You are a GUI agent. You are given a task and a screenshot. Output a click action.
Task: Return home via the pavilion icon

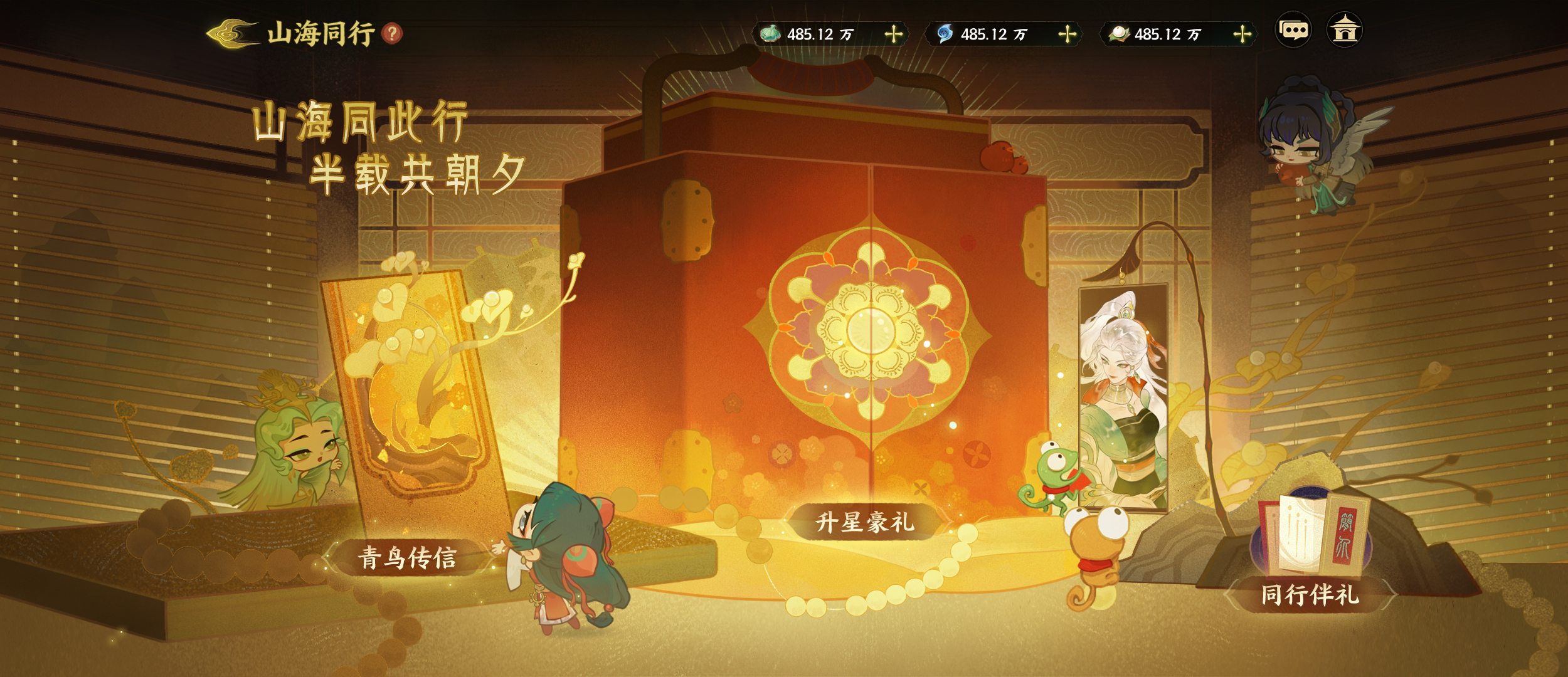pos(1345,30)
